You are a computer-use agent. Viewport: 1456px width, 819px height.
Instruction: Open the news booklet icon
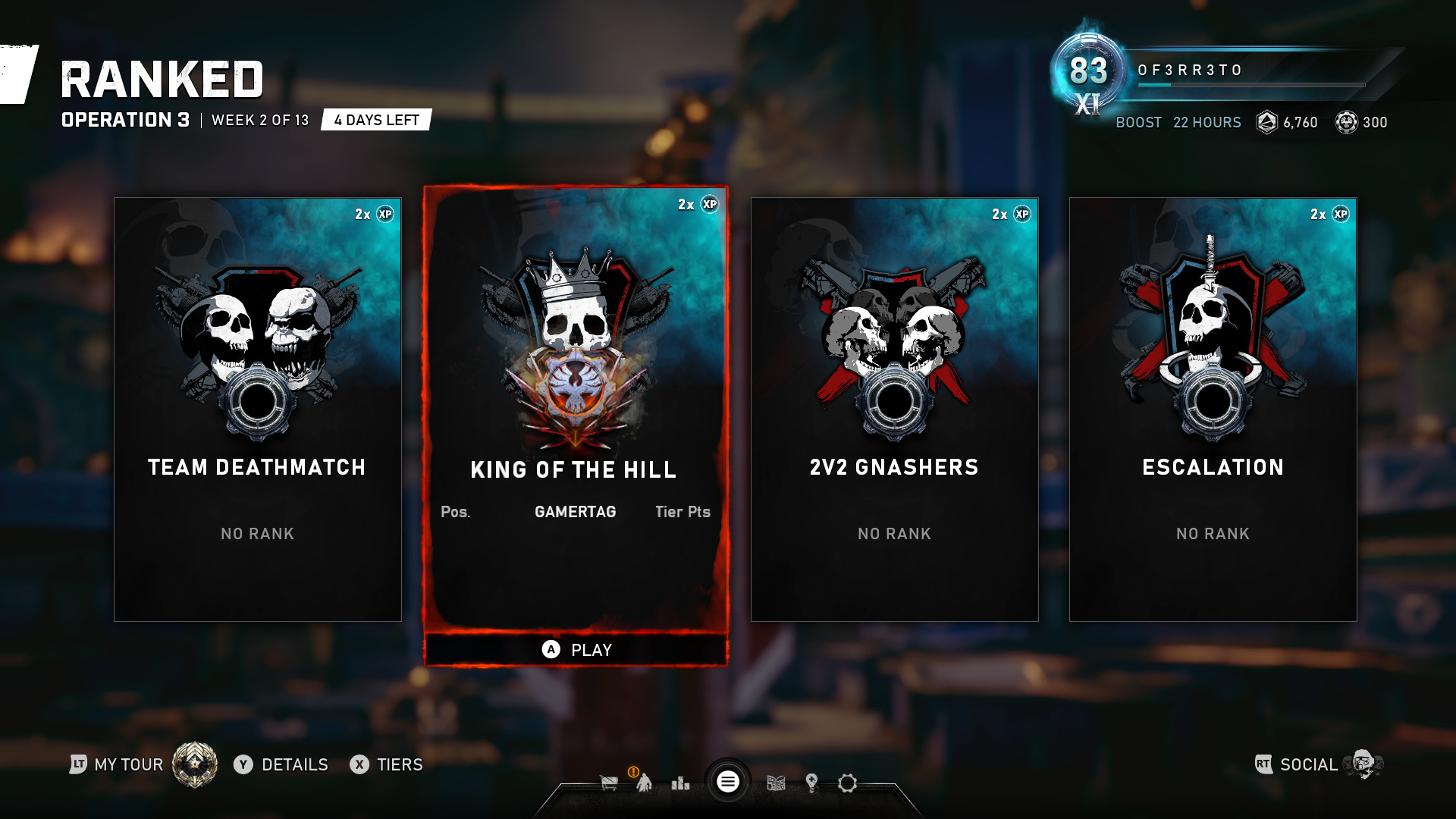coord(776,783)
